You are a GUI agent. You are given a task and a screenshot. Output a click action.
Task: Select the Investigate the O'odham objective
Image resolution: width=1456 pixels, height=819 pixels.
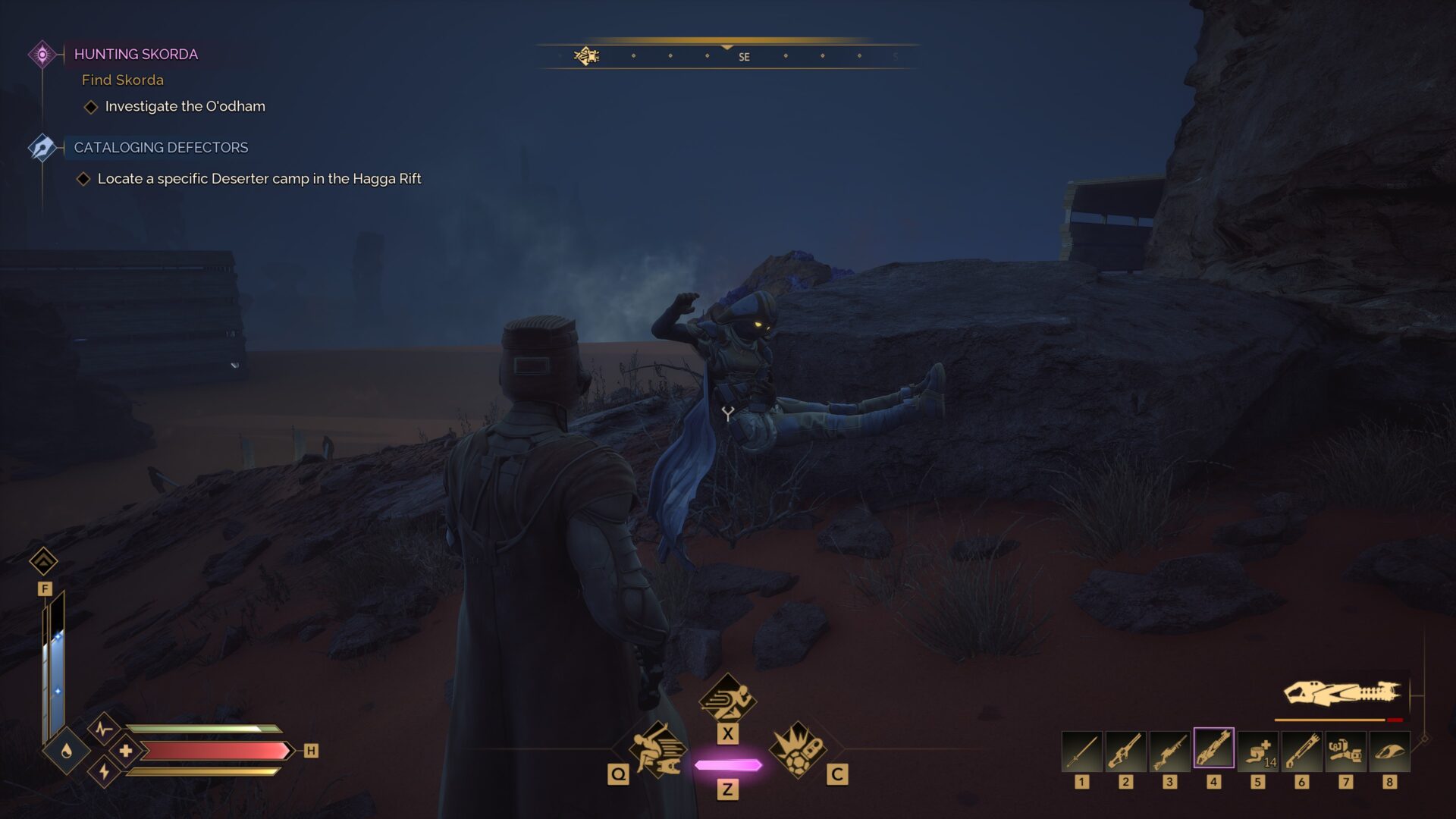click(x=185, y=106)
